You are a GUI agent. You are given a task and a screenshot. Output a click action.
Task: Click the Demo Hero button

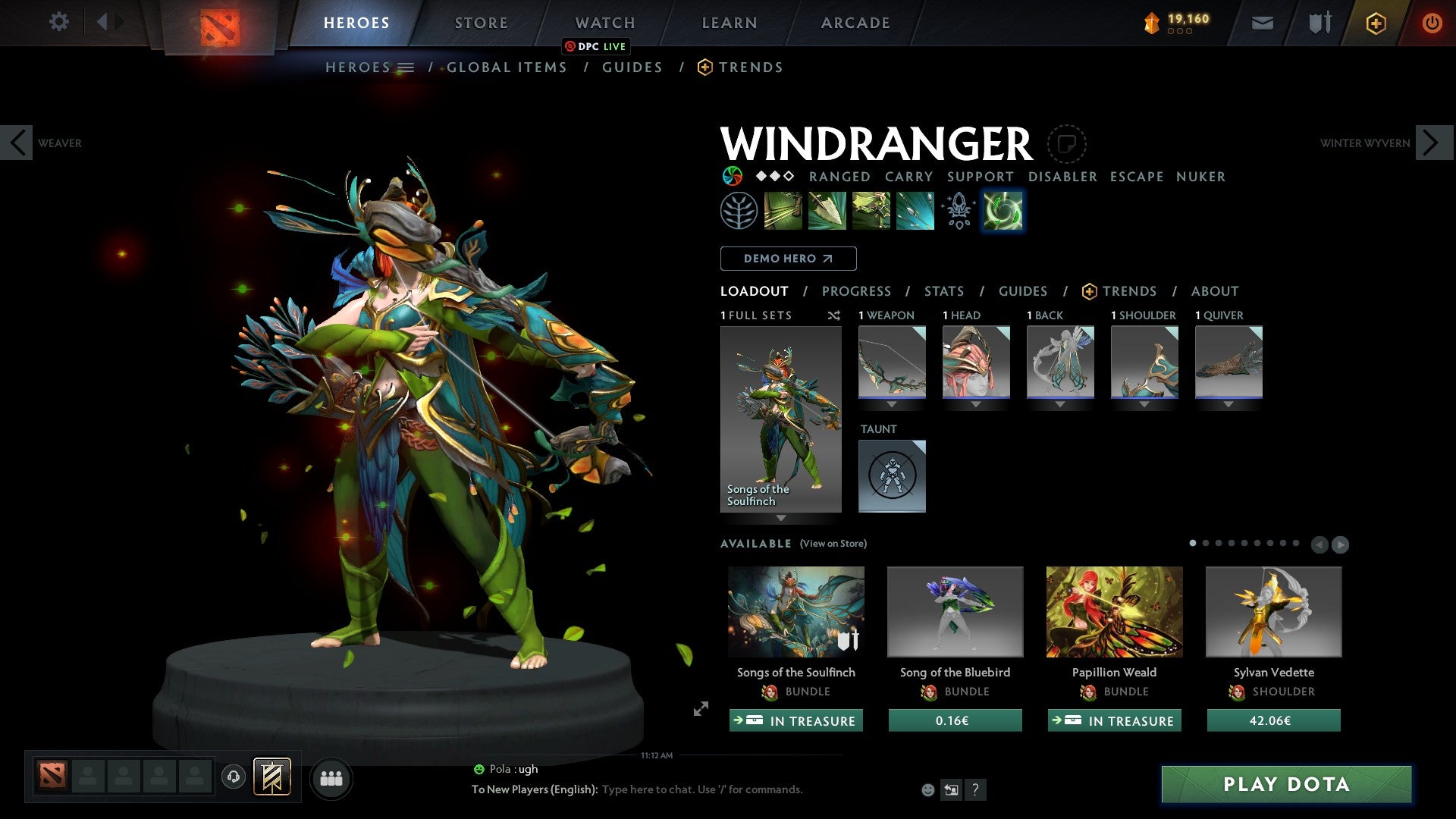787,259
